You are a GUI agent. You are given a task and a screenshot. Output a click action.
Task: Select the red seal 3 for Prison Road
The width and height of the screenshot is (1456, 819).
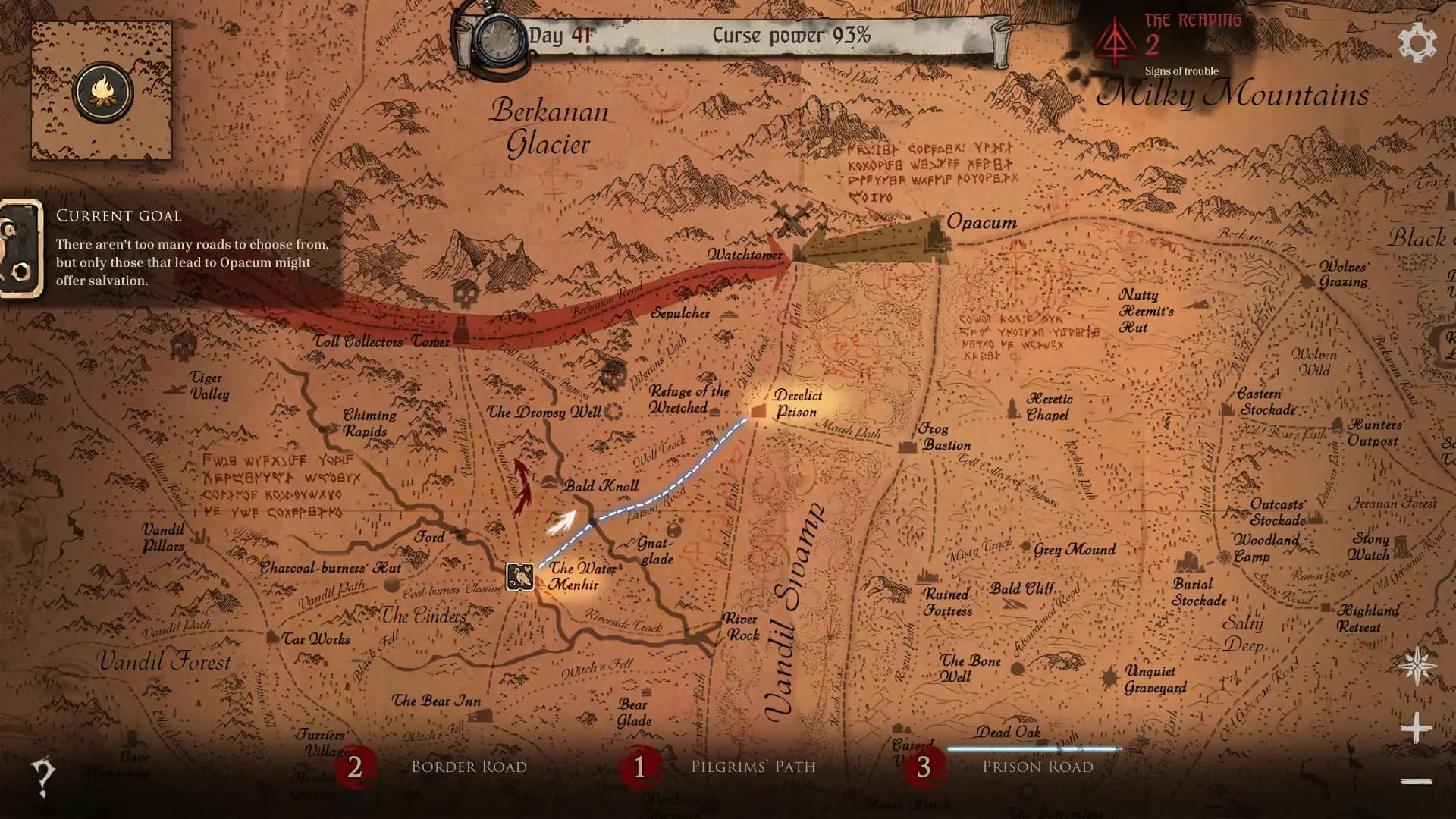924,767
